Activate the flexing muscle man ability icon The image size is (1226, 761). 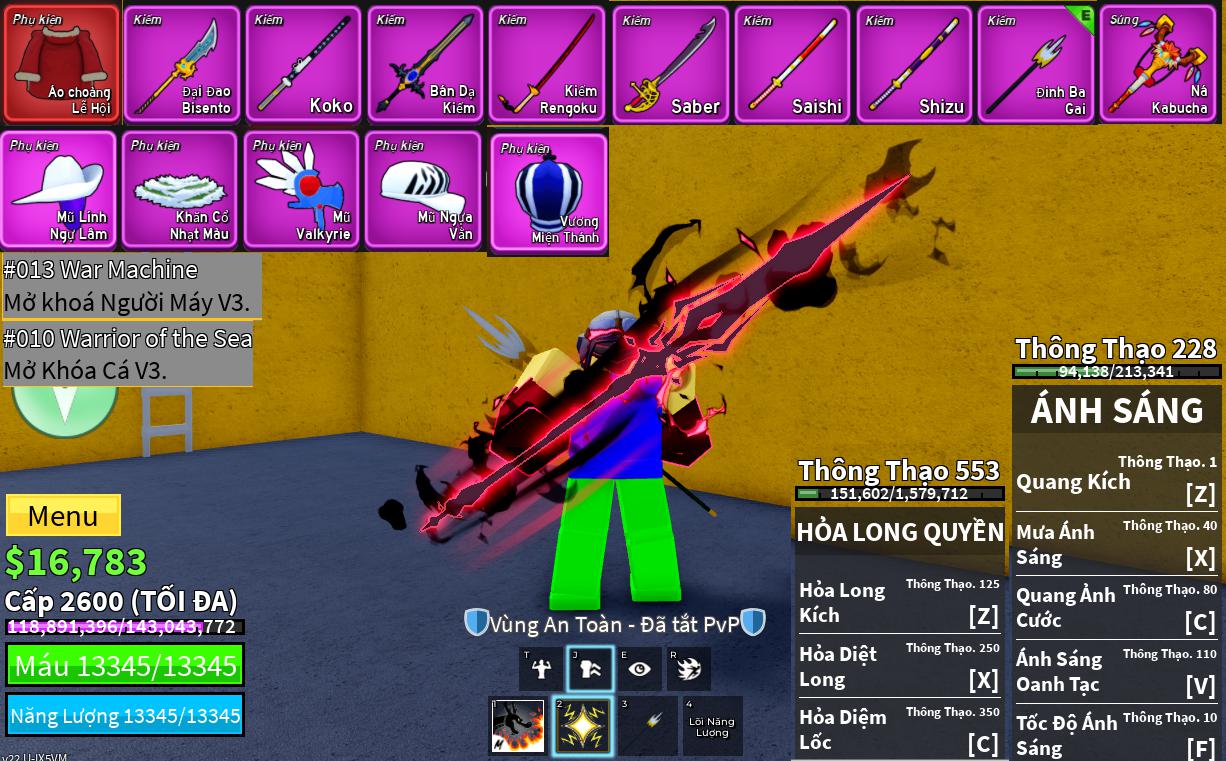[x=541, y=669]
